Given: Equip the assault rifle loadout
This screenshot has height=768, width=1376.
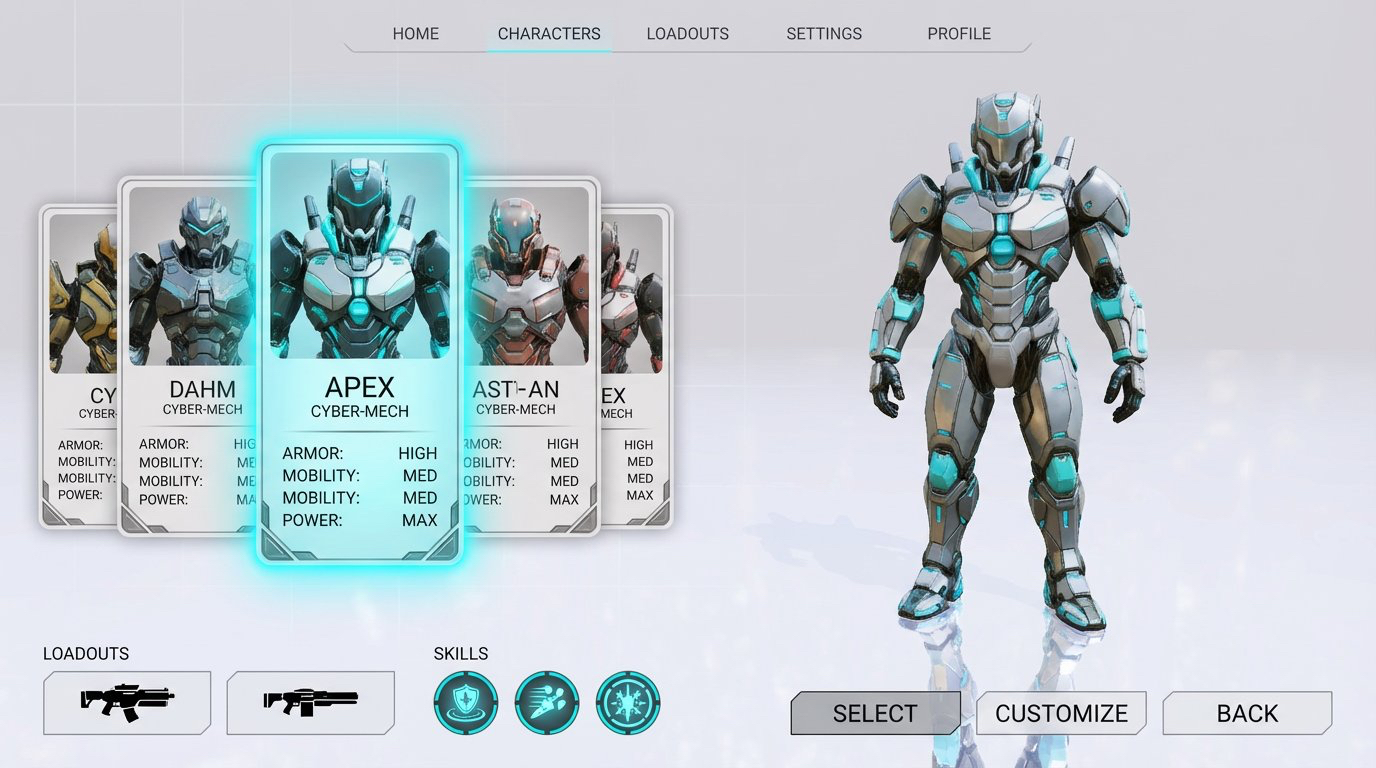Looking at the screenshot, I should (127, 703).
